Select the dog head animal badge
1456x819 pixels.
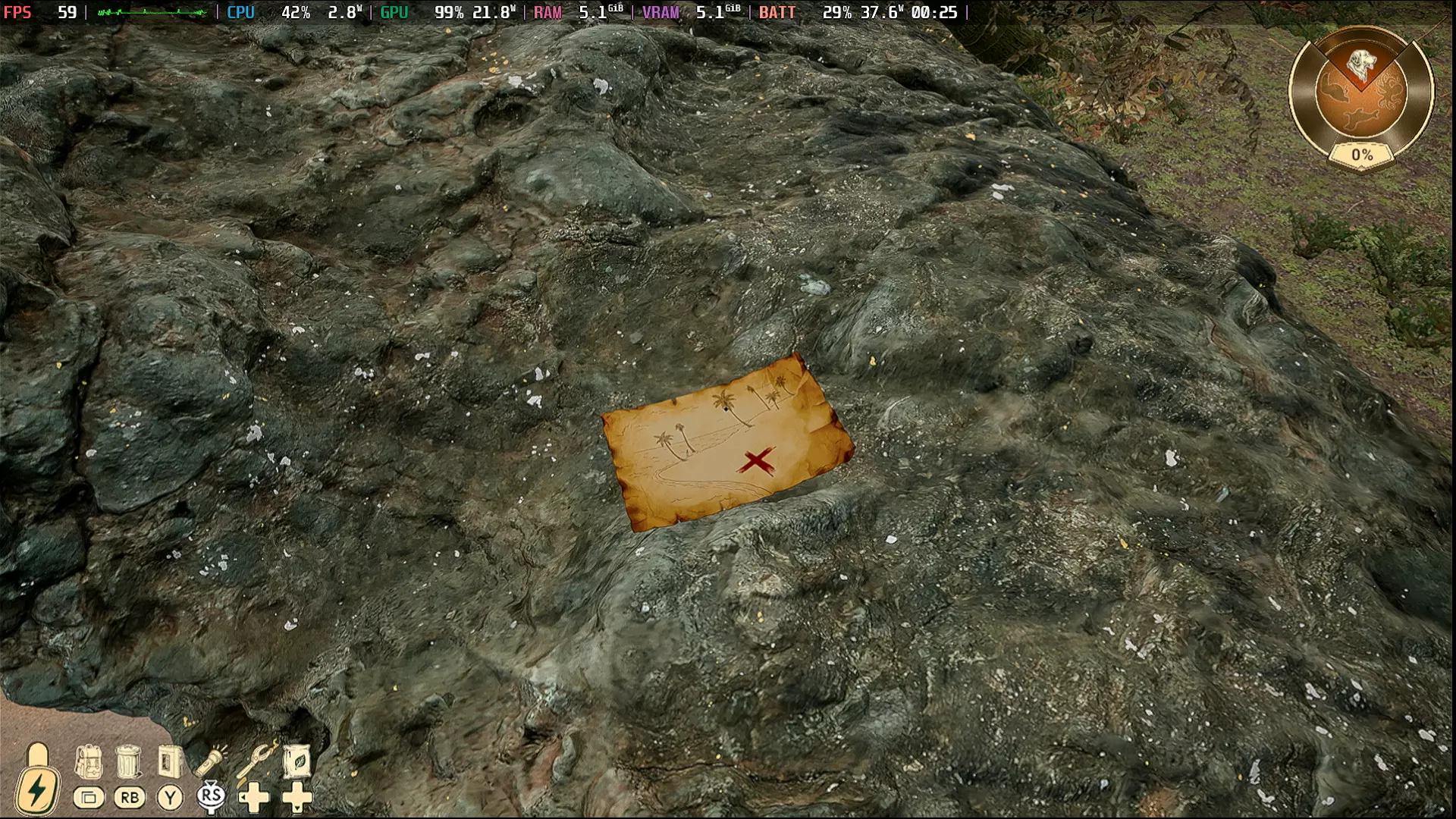tap(1362, 64)
